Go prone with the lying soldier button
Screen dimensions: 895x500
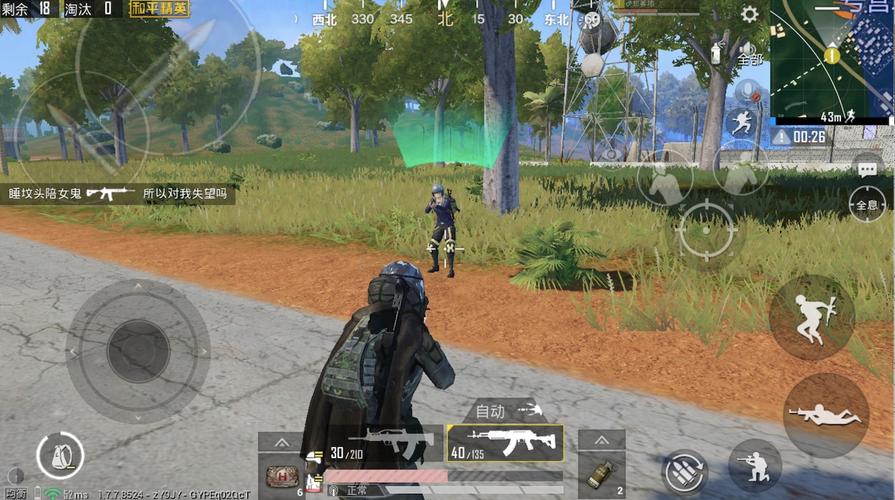coord(824,414)
